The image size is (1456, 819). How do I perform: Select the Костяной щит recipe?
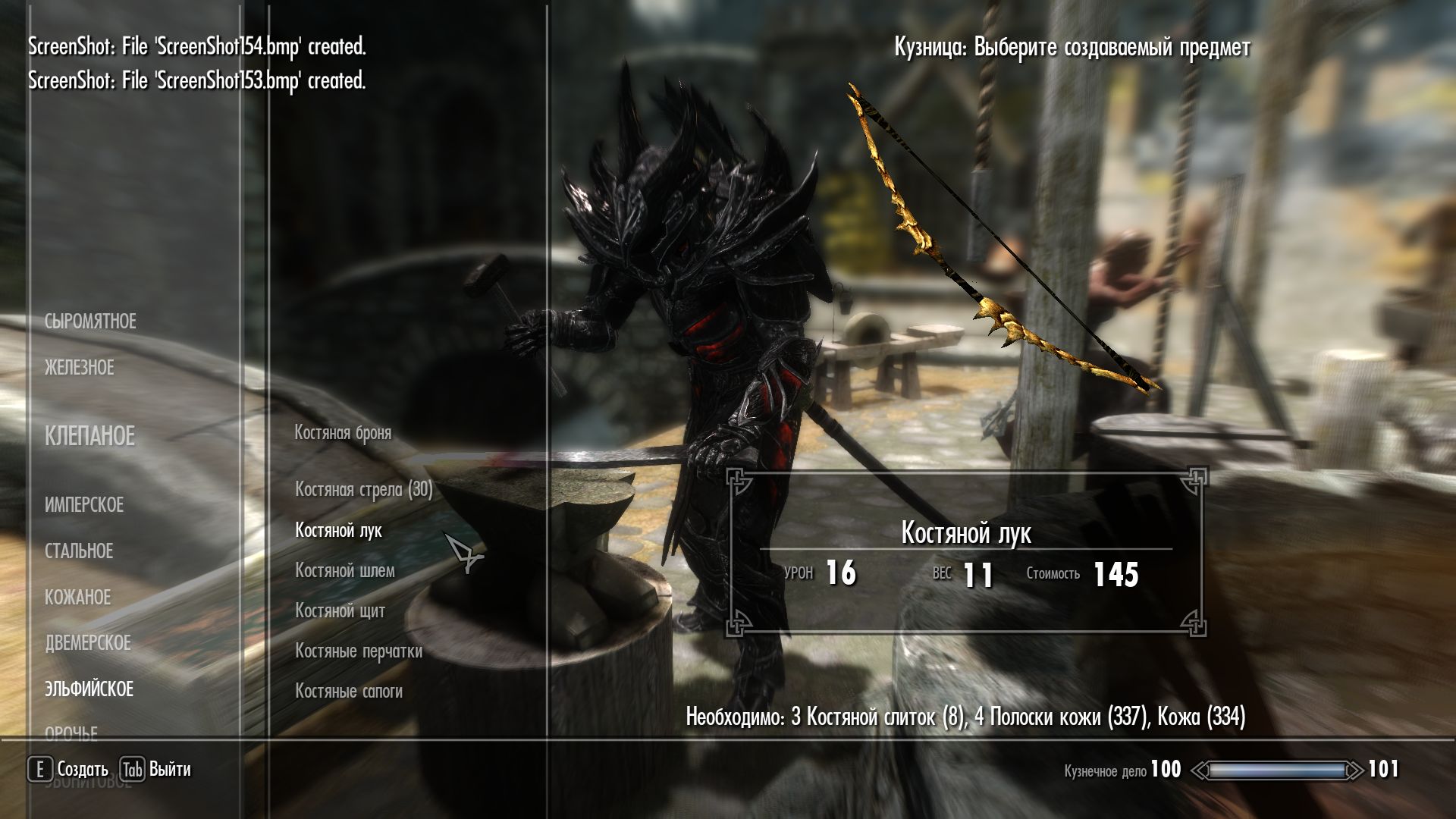(x=340, y=610)
